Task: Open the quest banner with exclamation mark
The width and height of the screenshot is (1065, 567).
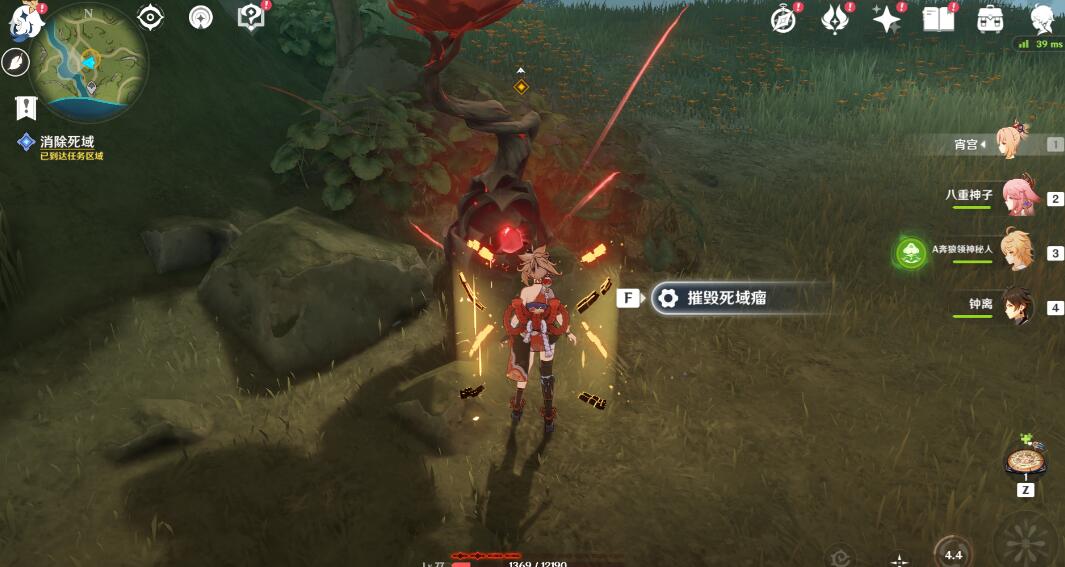Action: [26, 107]
